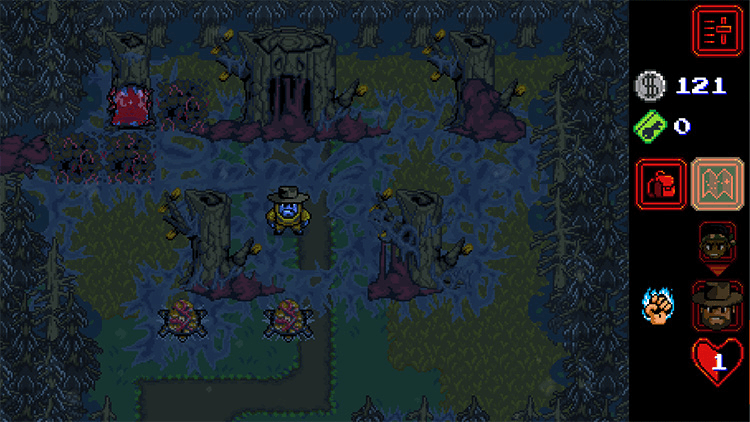
Task: Select the portrait of the character wearing the hat
Action: pyautogui.click(x=717, y=305)
